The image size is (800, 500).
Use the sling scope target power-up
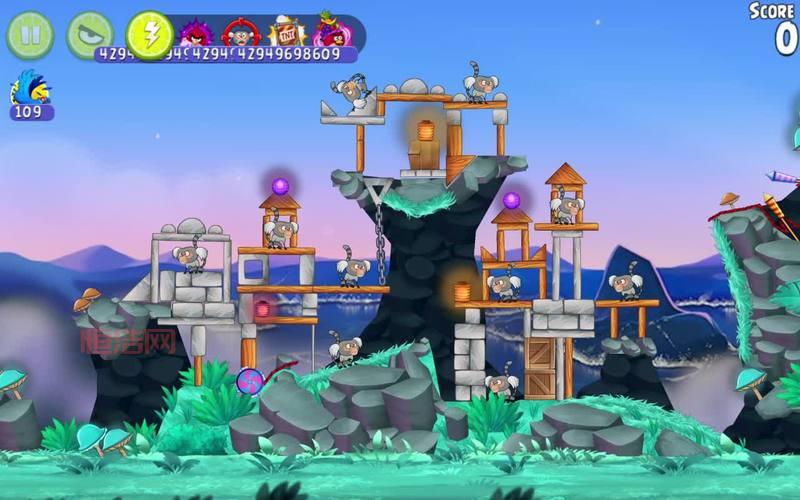click(x=241, y=33)
